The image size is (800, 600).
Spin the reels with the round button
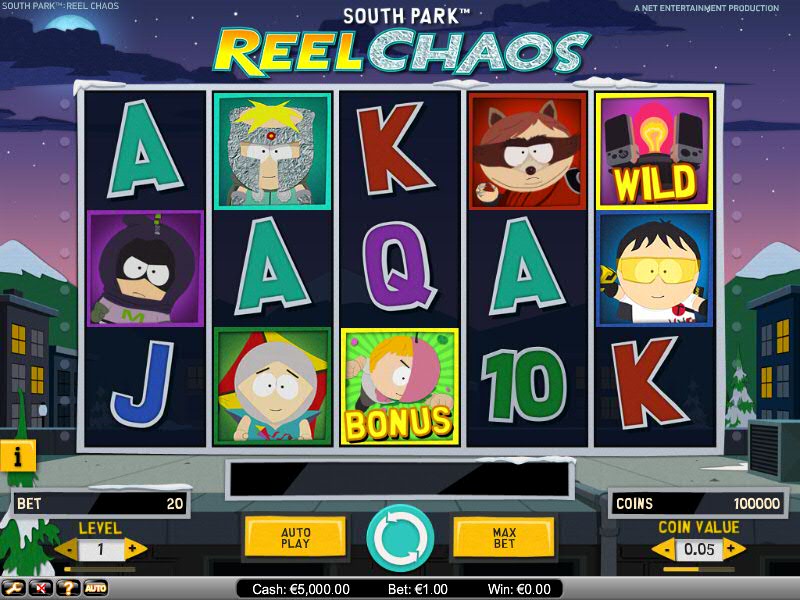400,538
